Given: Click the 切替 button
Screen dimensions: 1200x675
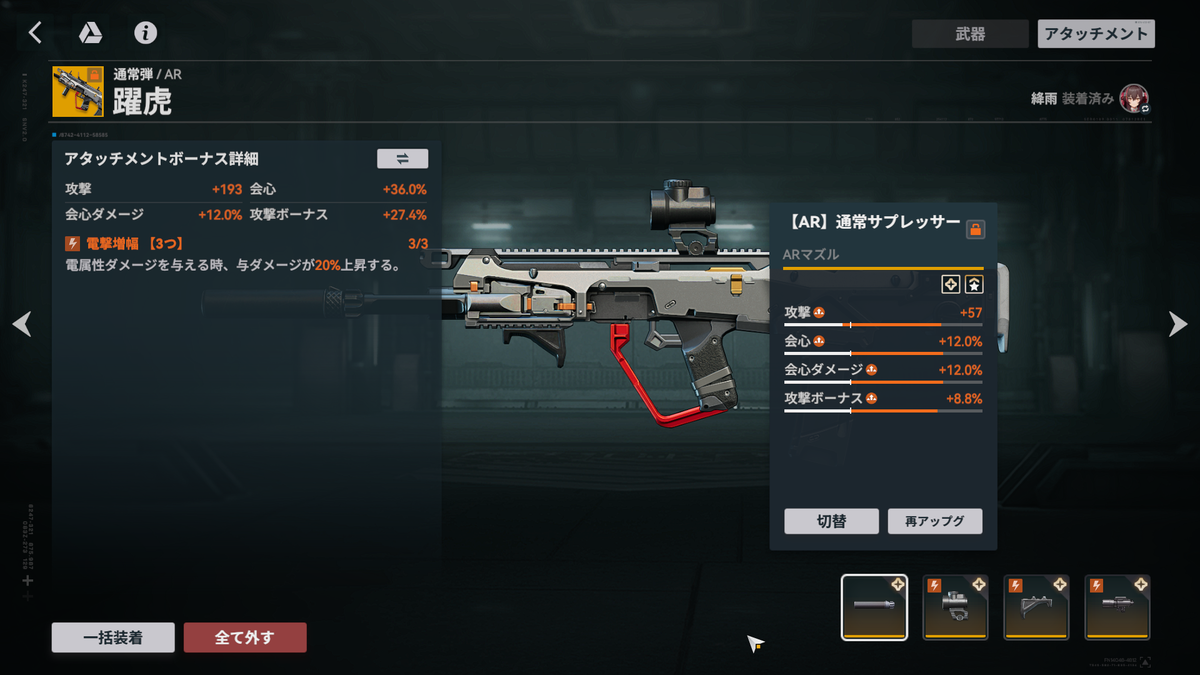Looking at the screenshot, I should pyautogui.click(x=831, y=521).
